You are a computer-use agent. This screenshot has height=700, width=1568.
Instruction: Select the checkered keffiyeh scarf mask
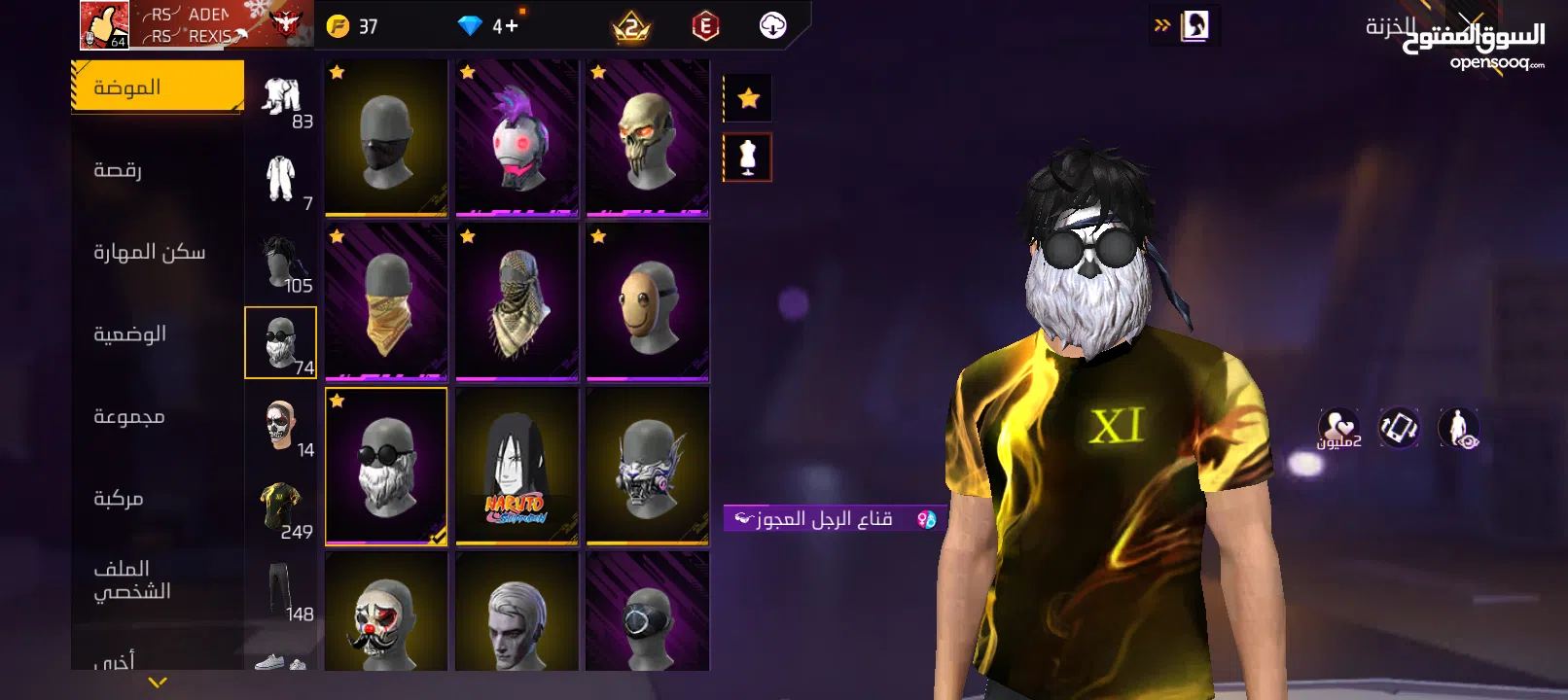517,302
